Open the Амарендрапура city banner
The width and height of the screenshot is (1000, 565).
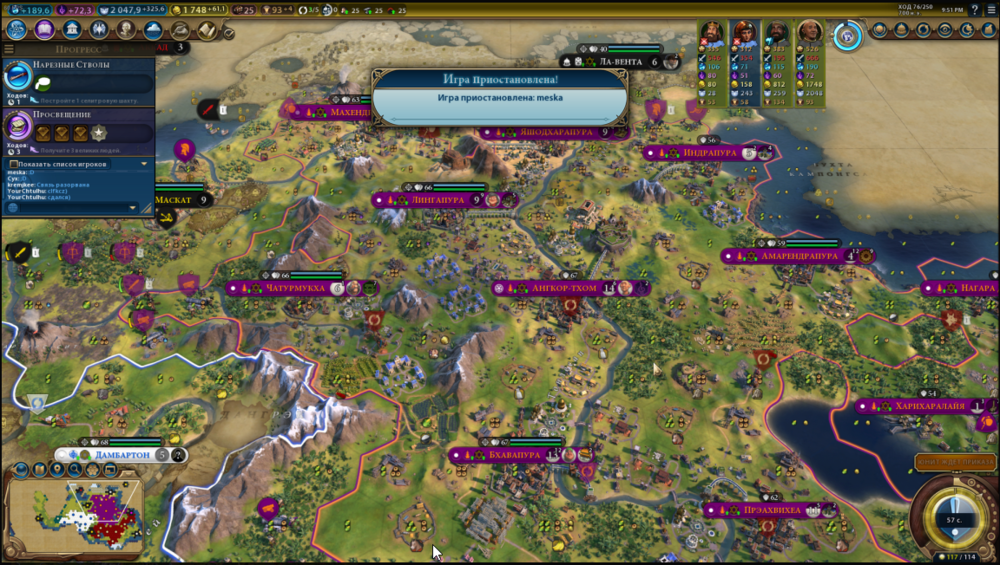coord(798,256)
